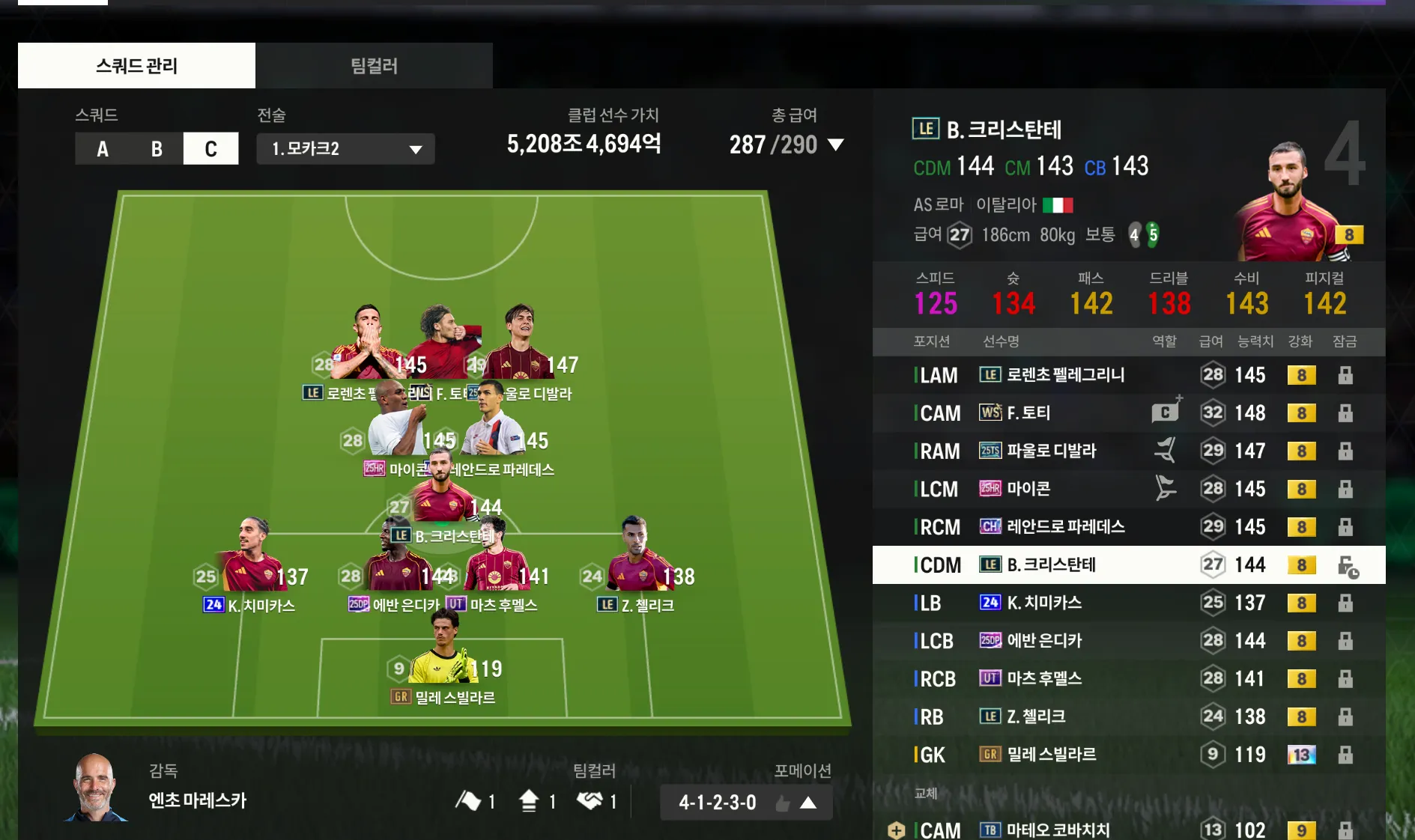1415x840 pixels.
Task: Switch to the 팀컬러 tab
Action: [374, 66]
